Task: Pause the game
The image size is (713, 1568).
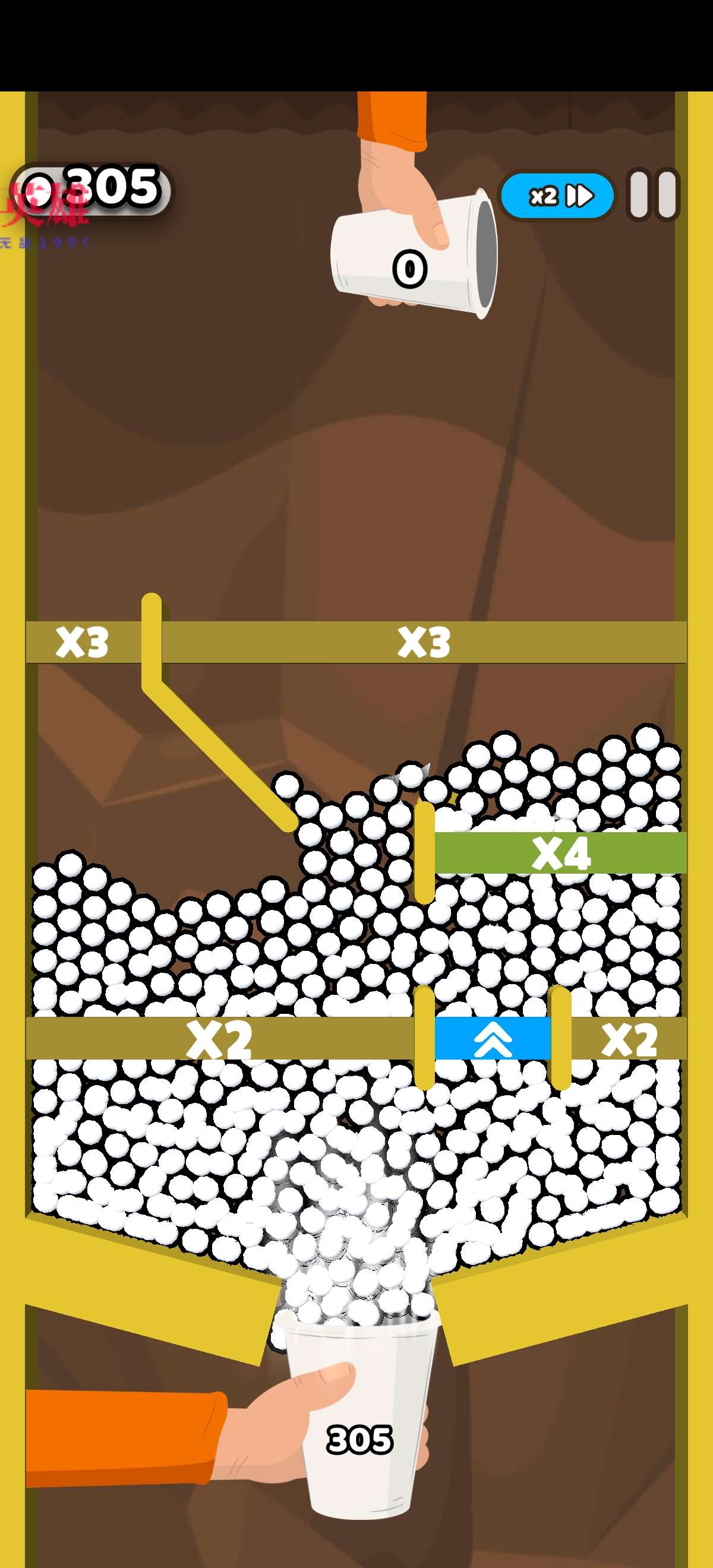Action: pos(653,195)
